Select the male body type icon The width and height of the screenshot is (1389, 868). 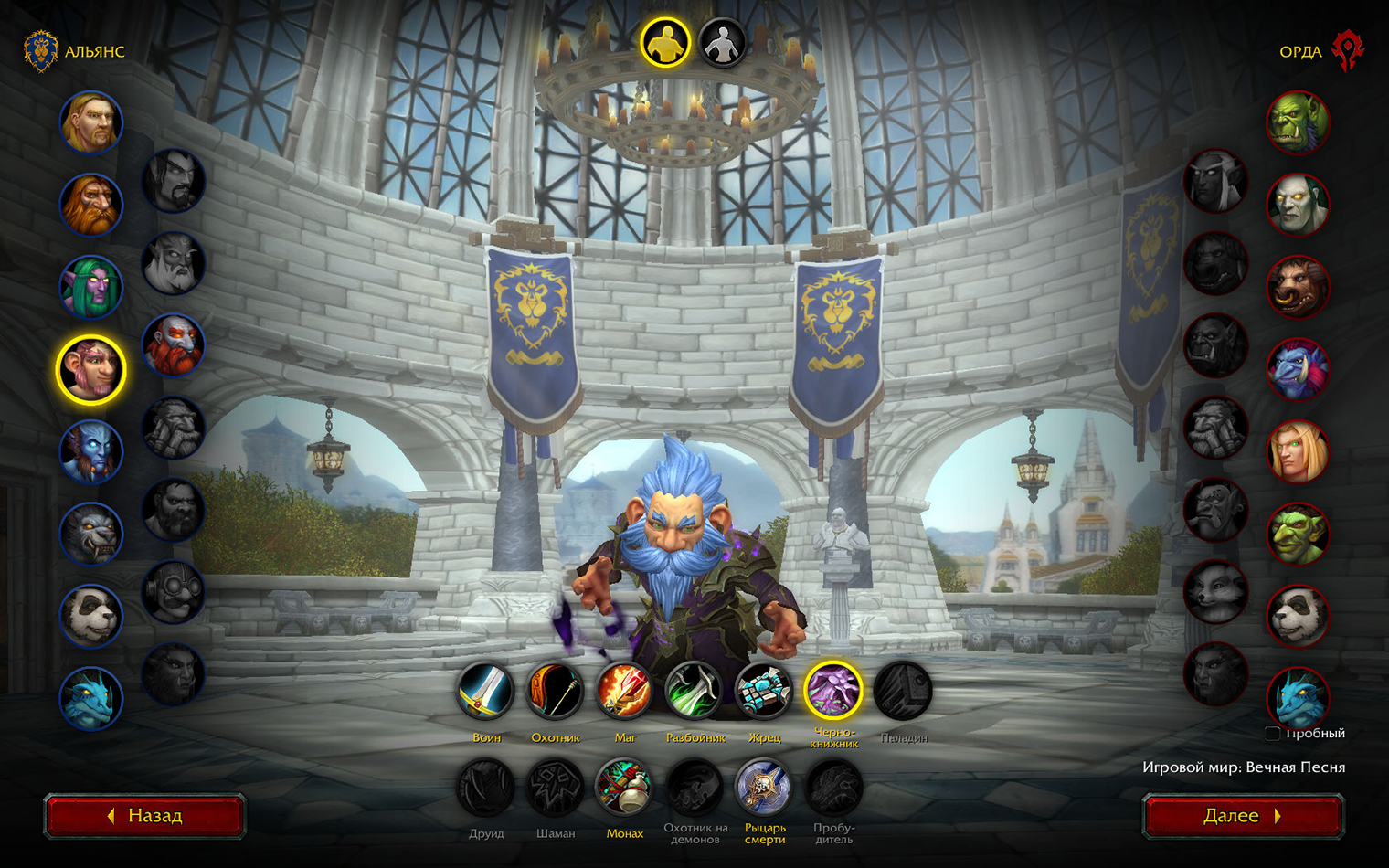(x=664, y=43)
